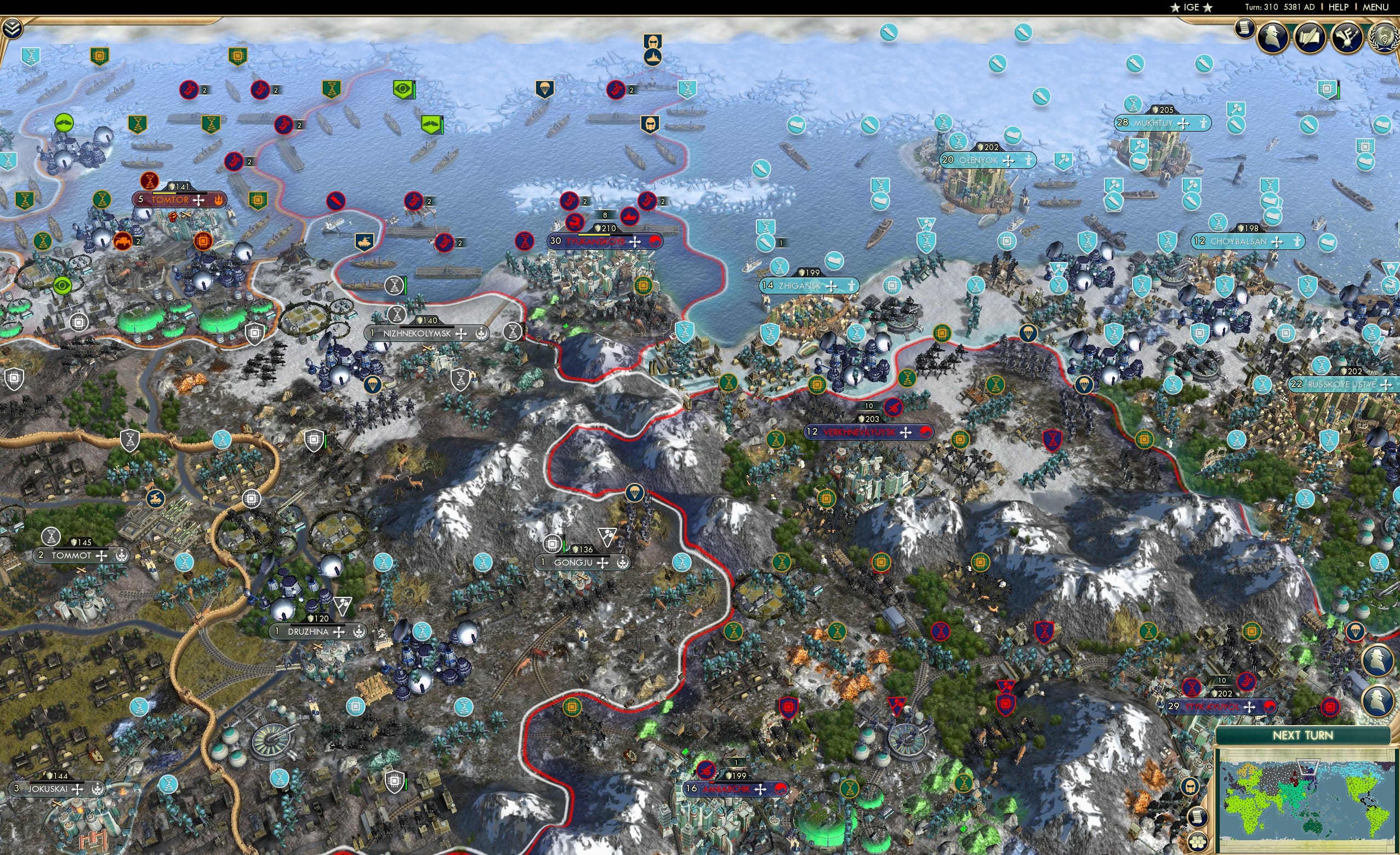The width and height of the screenshot is (1400, 855).
Task: Click the spy portrait icon on the right edge
Action: click(x=1379, y=659)
